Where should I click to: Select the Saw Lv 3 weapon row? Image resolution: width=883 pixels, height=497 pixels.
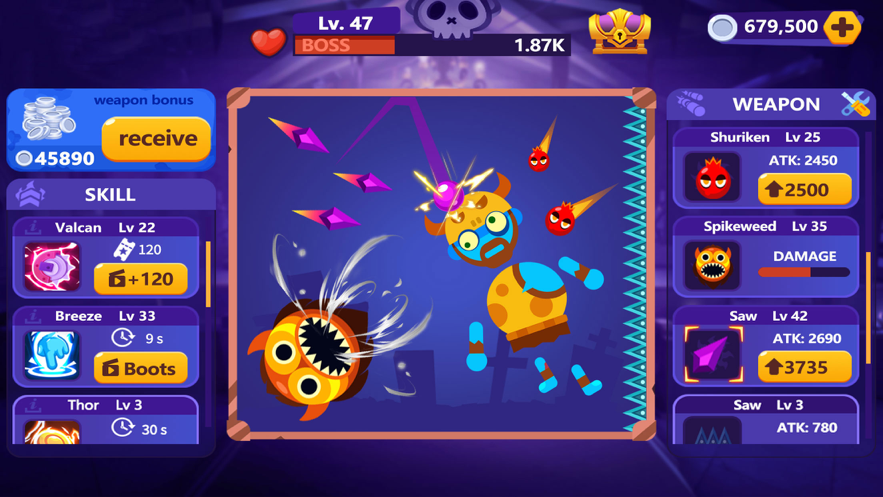tap(766, 422)
